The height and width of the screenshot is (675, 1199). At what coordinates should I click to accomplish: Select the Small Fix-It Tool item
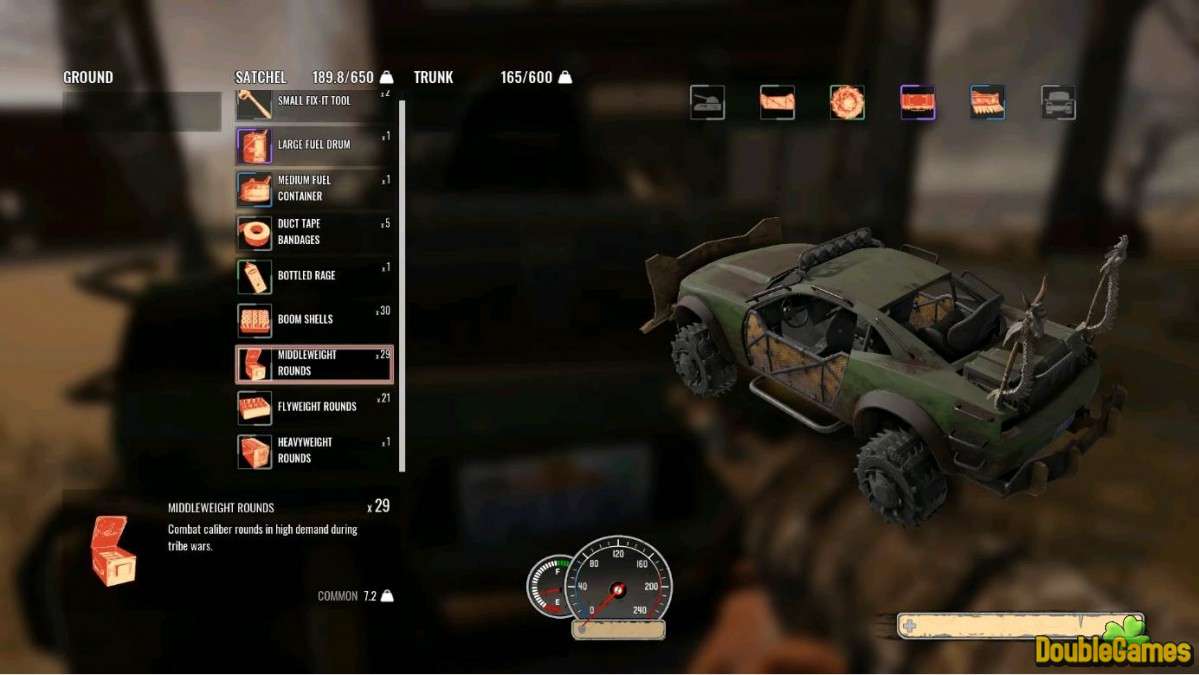click(312, 102)
